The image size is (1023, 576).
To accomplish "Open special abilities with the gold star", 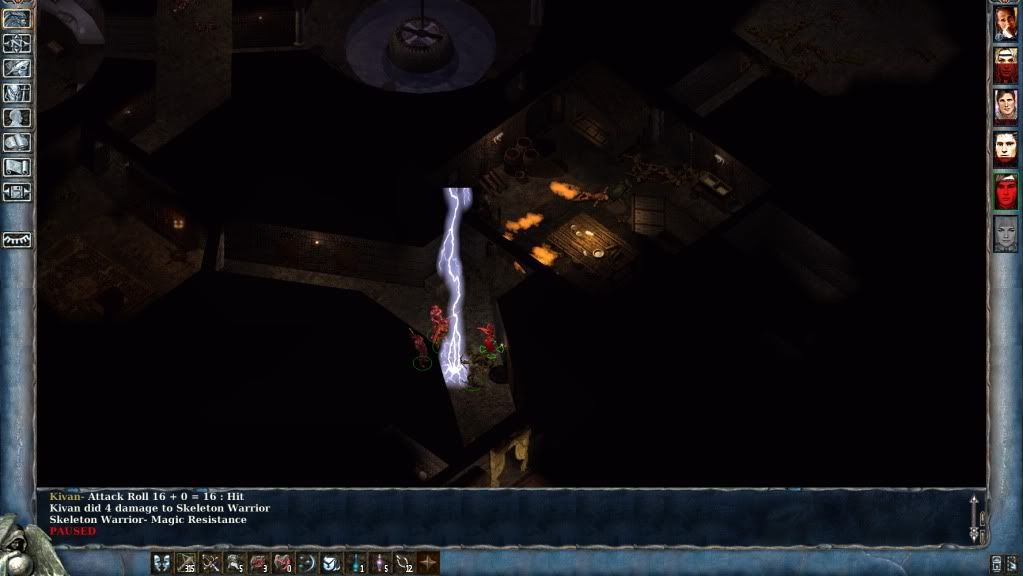I will tap(428, 563).
